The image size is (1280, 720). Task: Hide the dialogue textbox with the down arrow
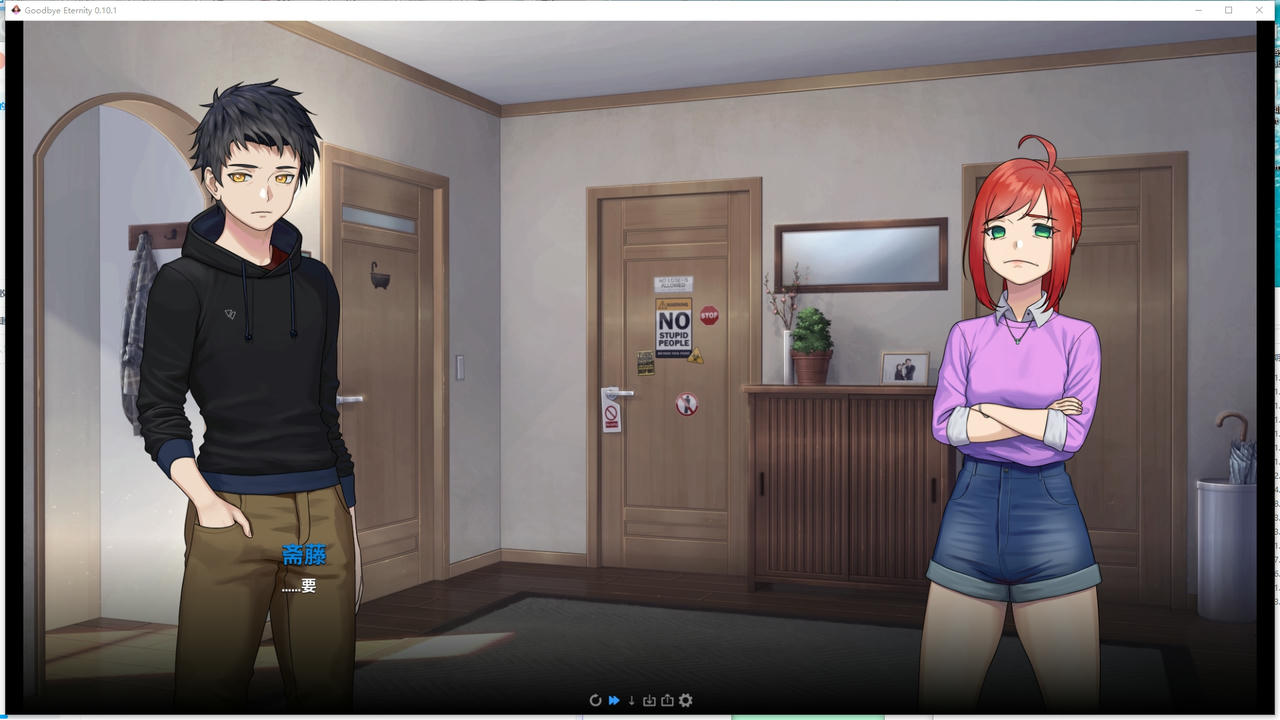click(x=631, y=700)
